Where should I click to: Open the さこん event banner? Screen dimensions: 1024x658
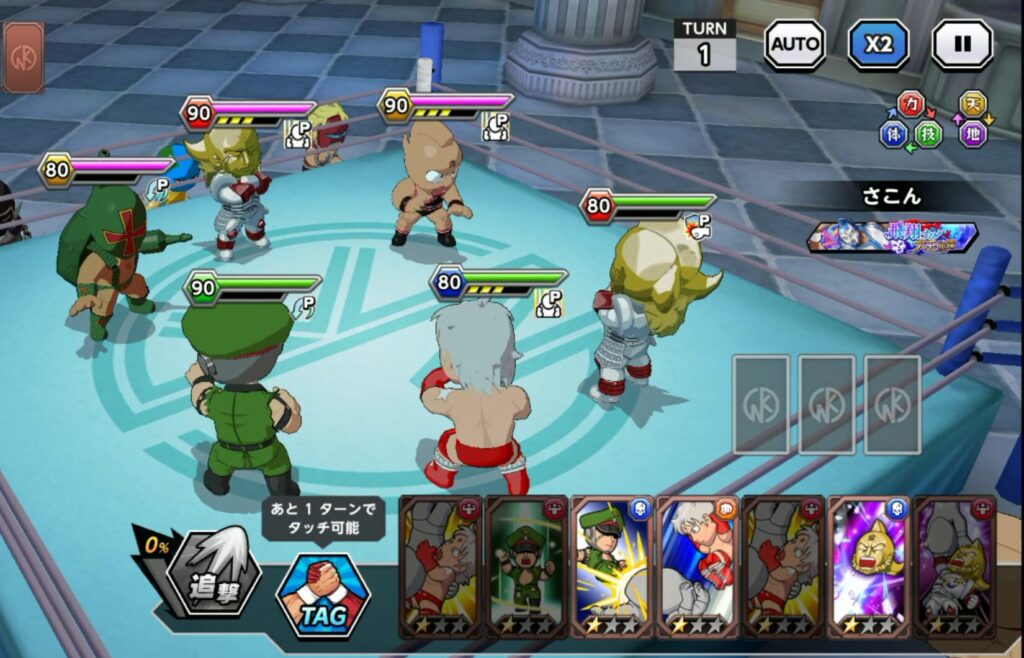892,237
